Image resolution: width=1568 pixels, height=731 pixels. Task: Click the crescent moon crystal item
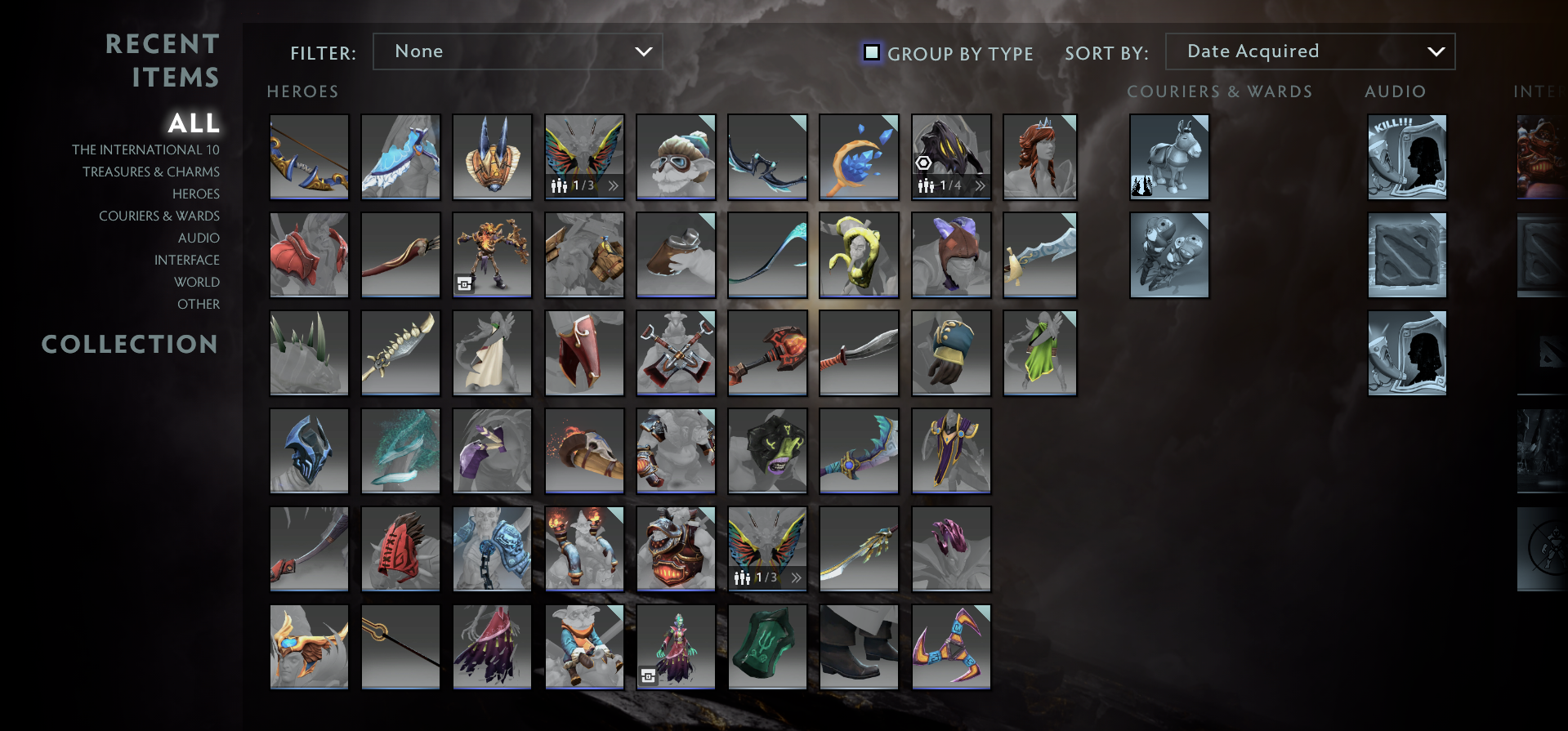[859, 157]
